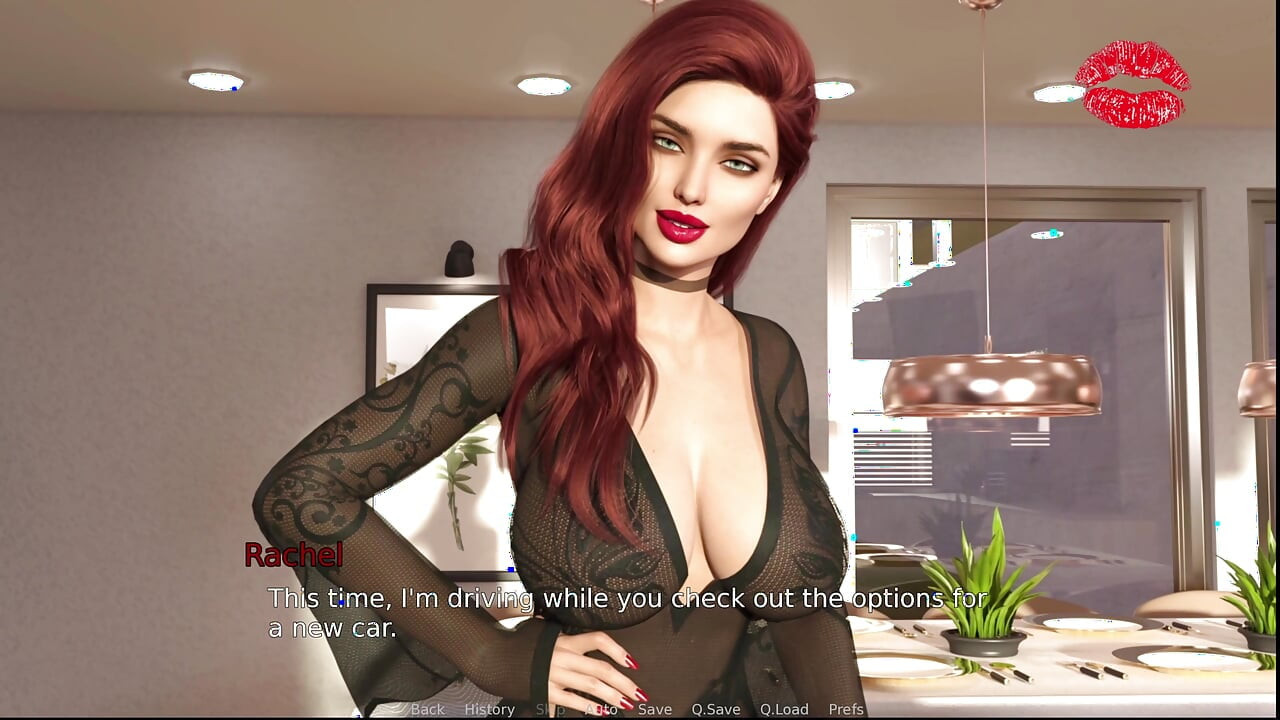Open the Prefs preferences menu
1280x720 pixels.
(847, 709)
